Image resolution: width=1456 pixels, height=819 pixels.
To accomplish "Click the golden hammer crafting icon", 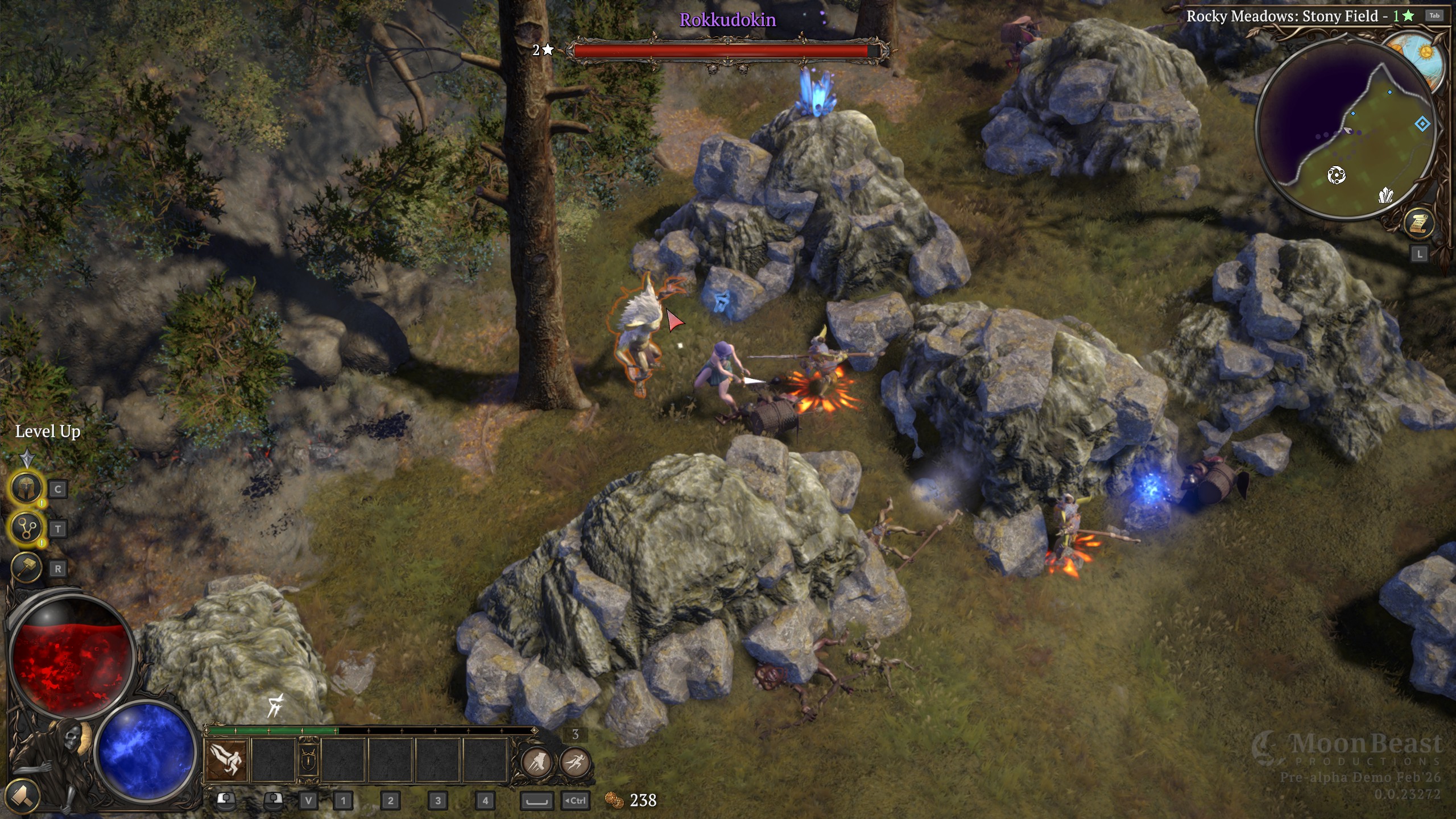I will [x=26, y=568].
